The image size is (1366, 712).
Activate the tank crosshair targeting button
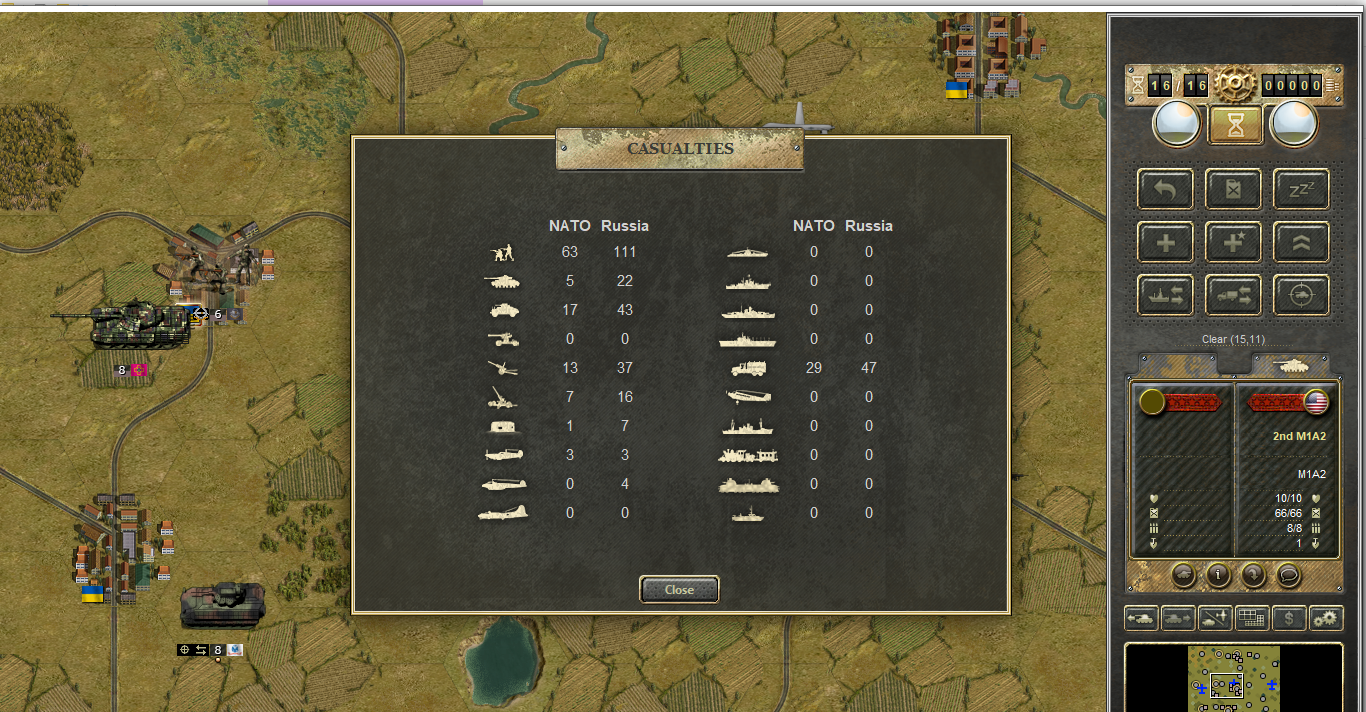pyautogui.click(x=1301, y=295)
